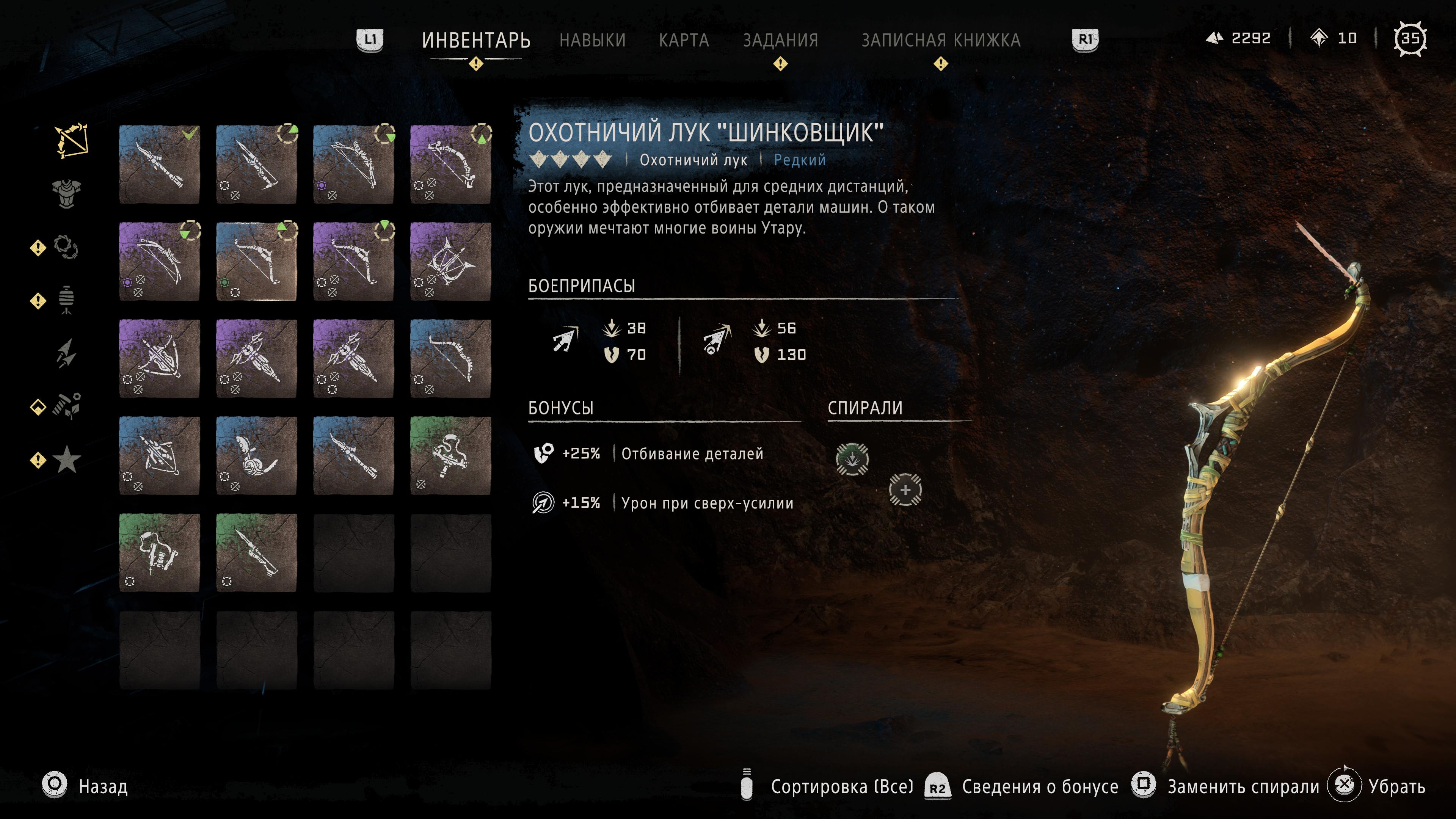This screenshot has height=819, width=1456.
Task: Select the Инвентарь tab
Action: click(476, 40)
